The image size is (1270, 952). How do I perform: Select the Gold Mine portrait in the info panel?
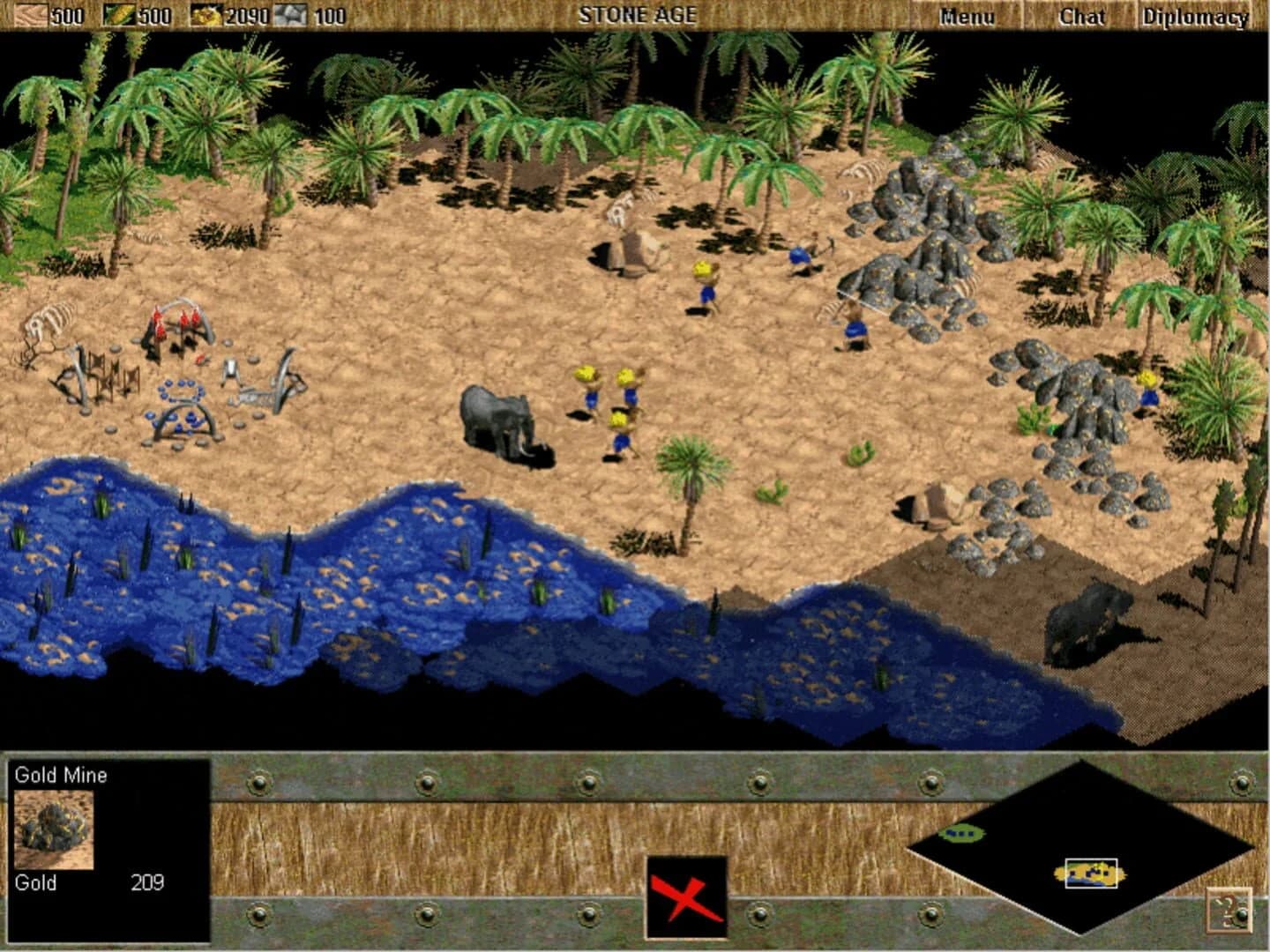point(53,830)
